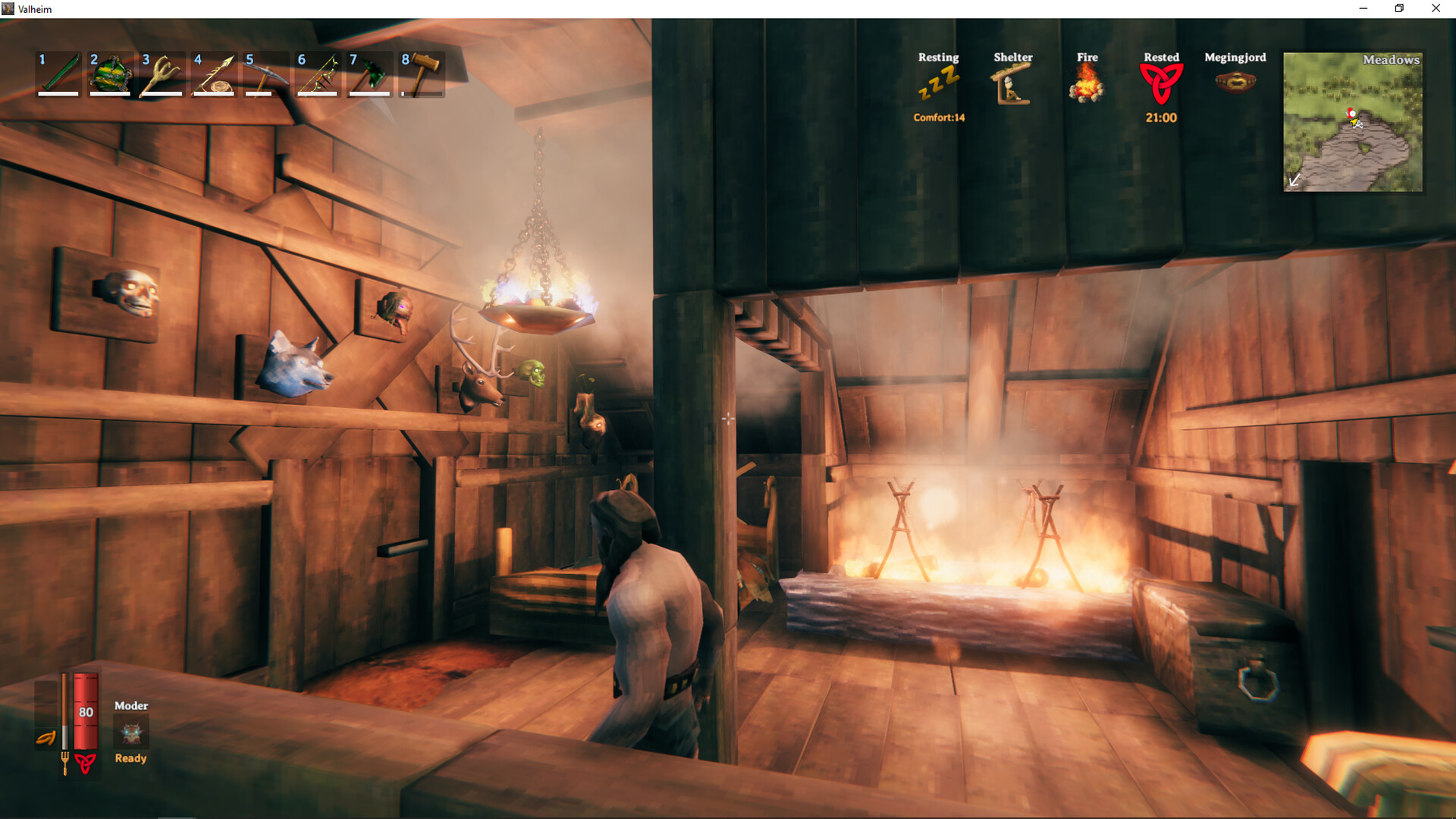This screenshot has width=1456, height=819.
Task: Click the Megingjord belt status icon
Action: click(1235, 81)
